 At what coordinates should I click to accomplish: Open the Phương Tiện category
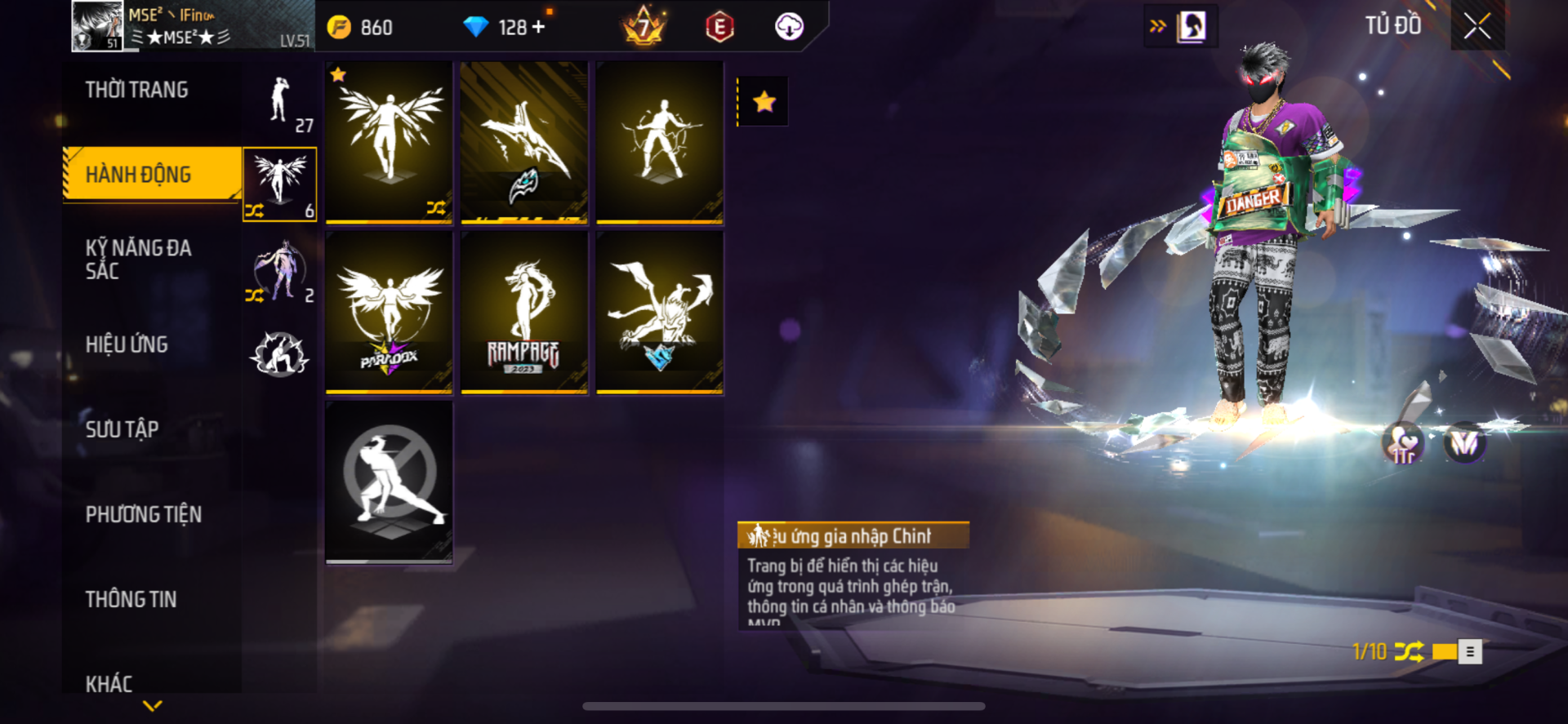(144, 514)
